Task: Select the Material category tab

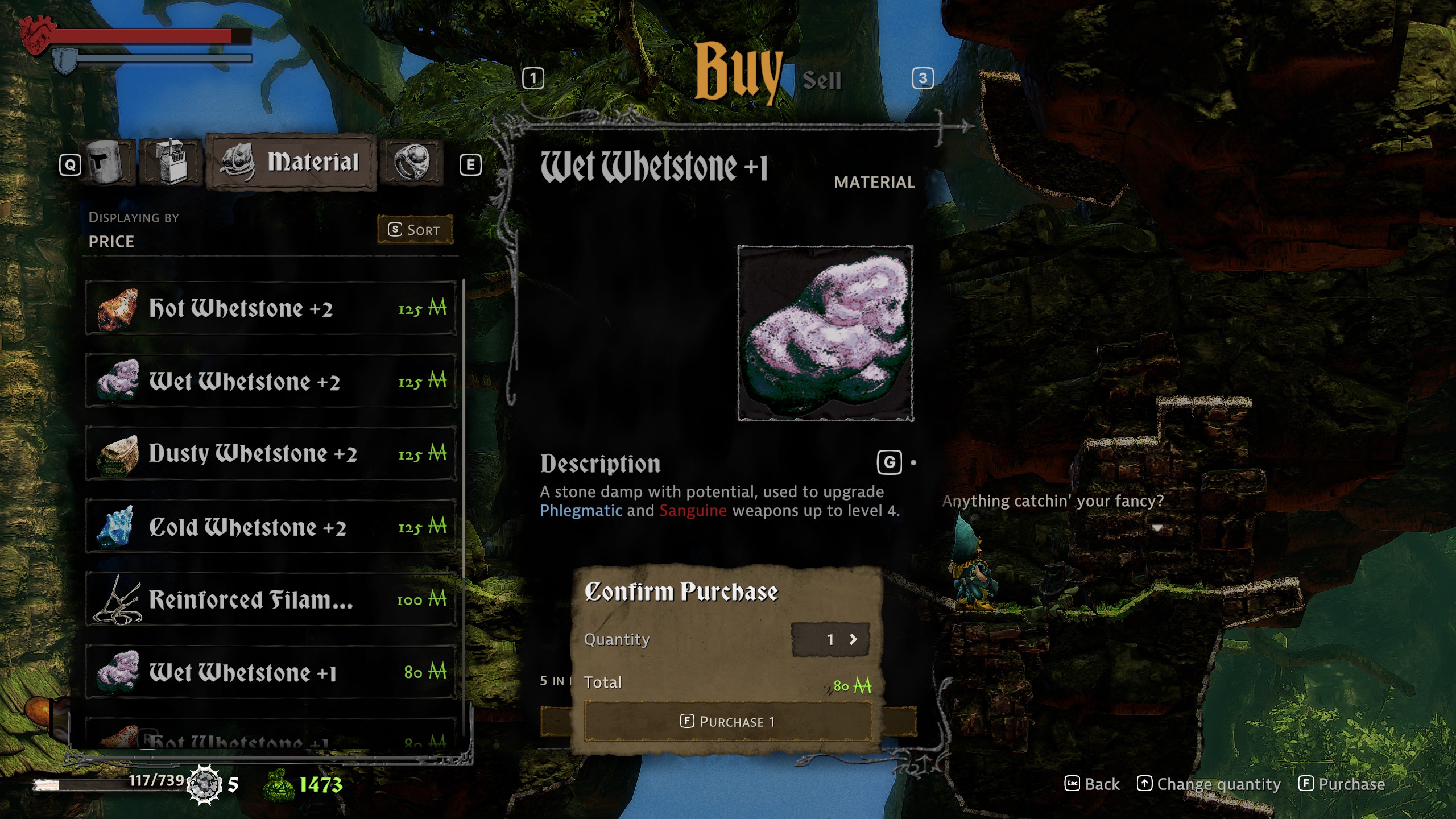Action: pyautogui.click(x=291, y=163)
